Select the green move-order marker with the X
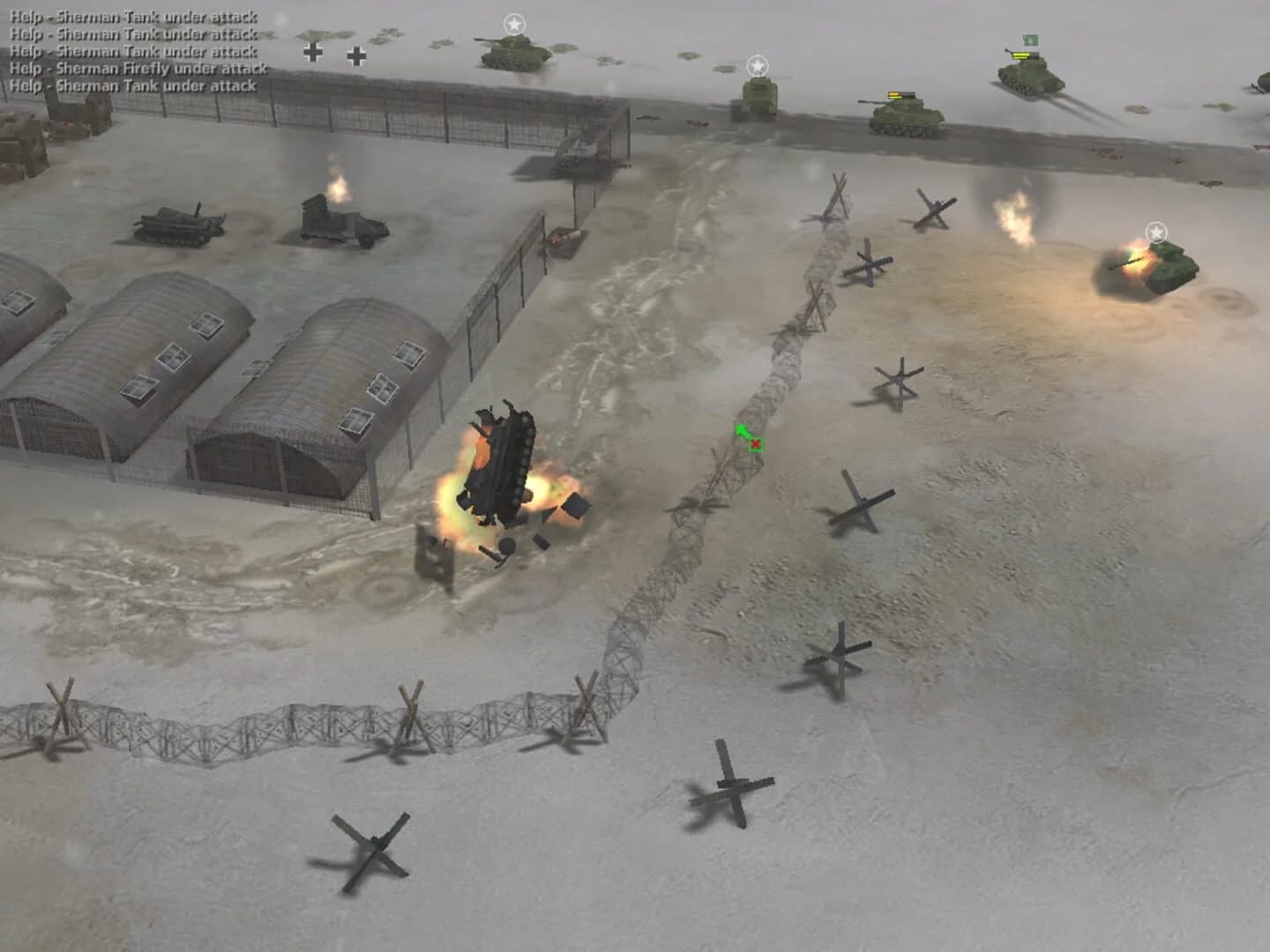The height and width of the screenshot is (952, 1270). [739, 432]
